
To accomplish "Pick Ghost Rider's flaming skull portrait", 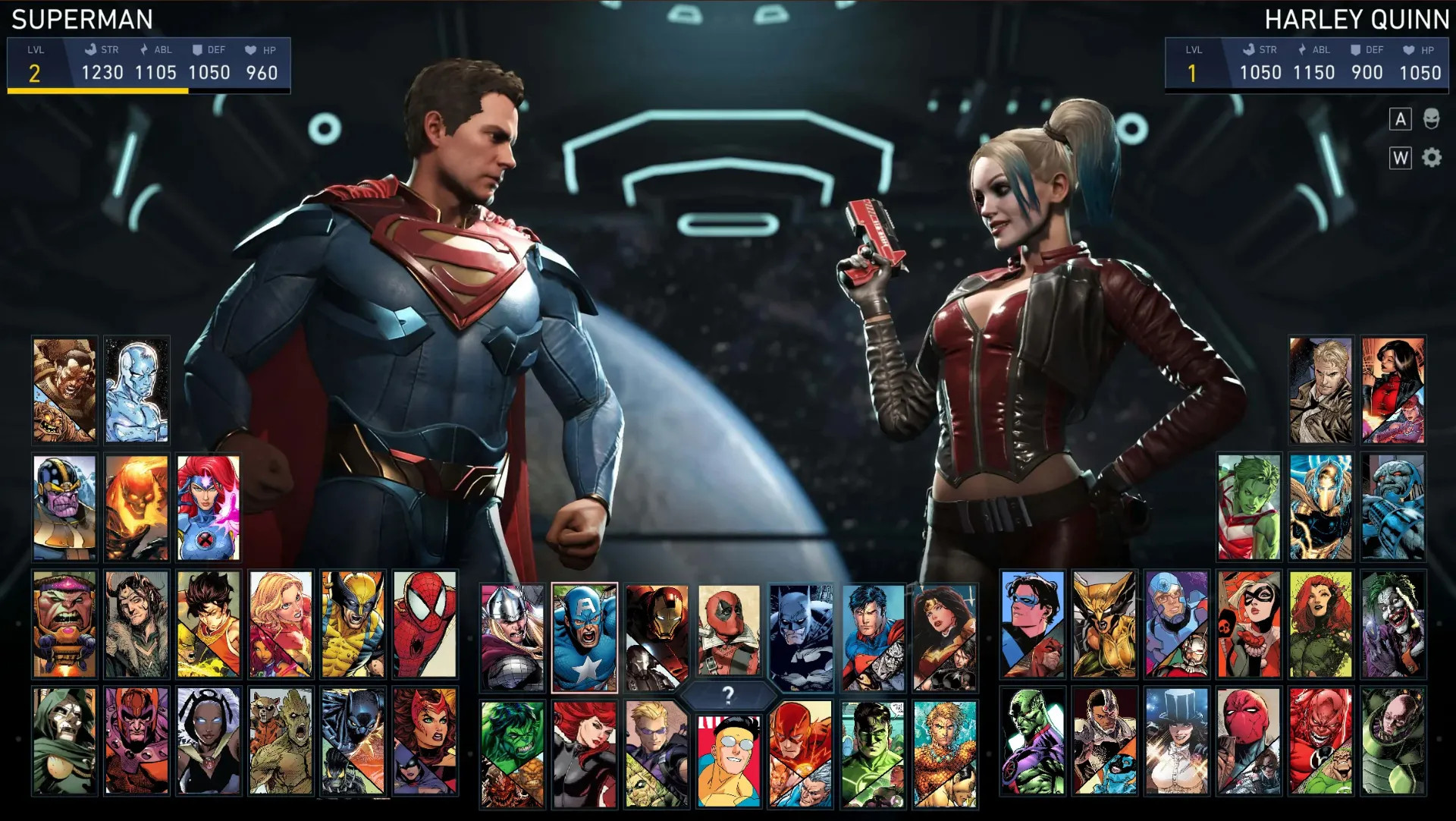I will [136, 507].
